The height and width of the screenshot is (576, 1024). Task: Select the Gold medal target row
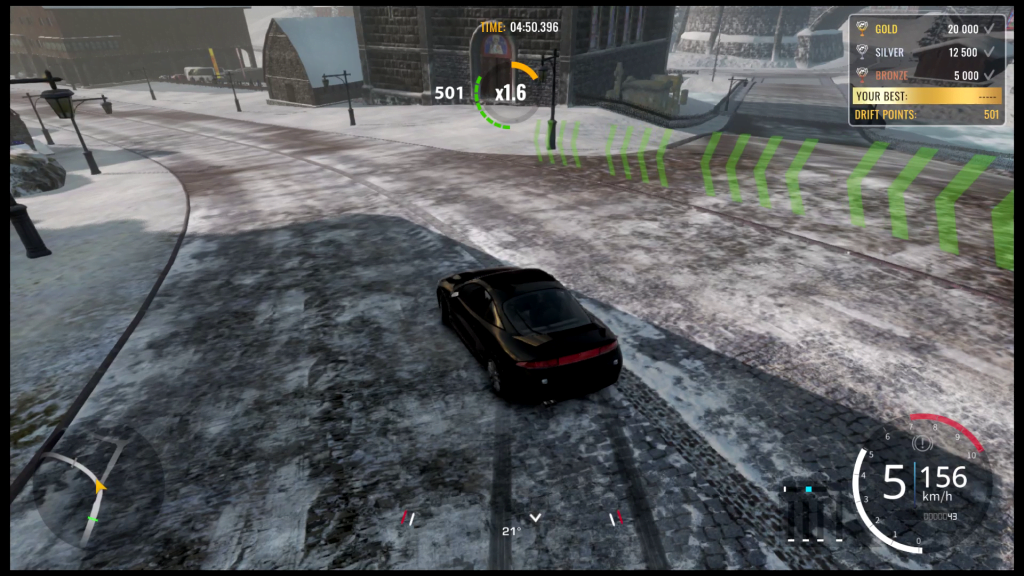coord(926,29)
